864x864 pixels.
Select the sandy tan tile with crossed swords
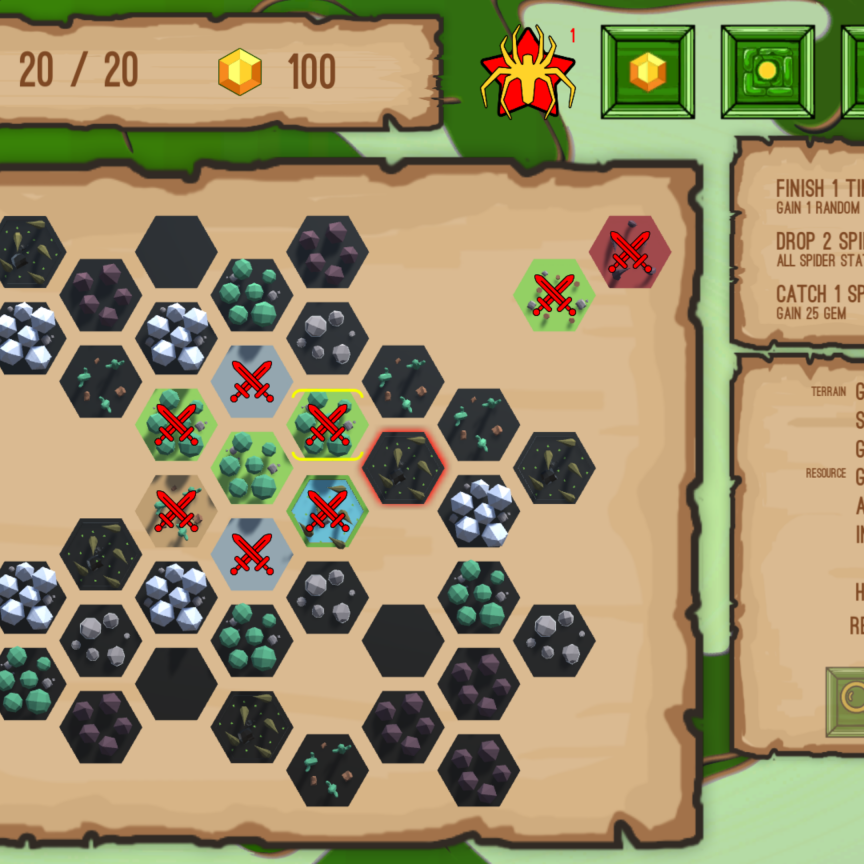[x=176, y=510]
